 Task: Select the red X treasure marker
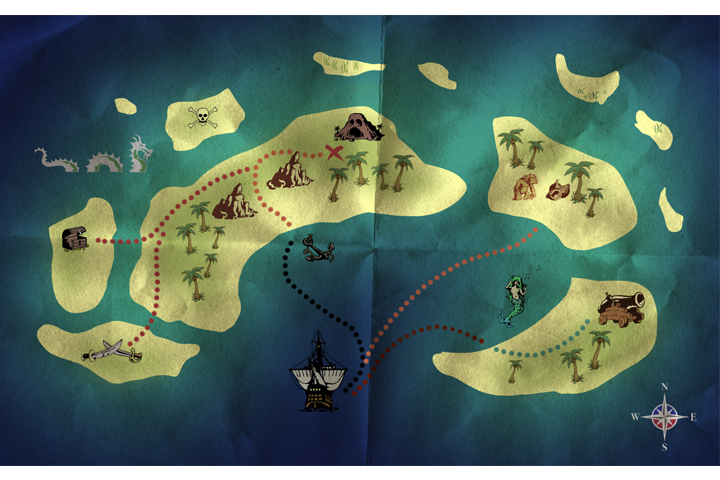point(335,152)
